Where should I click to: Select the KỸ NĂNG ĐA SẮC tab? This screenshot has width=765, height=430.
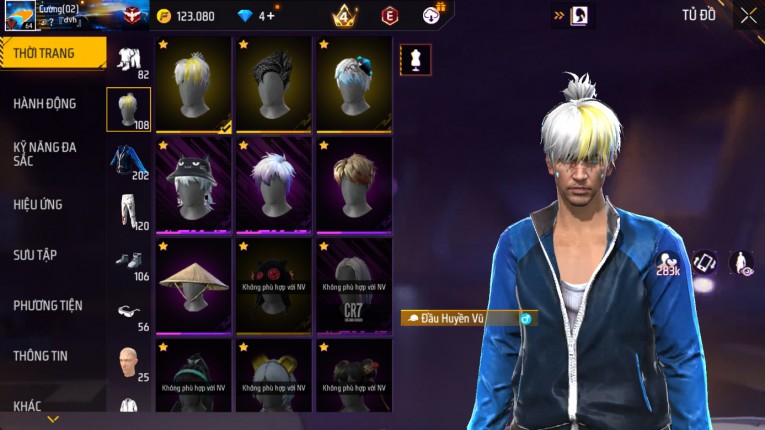(45, 153)
